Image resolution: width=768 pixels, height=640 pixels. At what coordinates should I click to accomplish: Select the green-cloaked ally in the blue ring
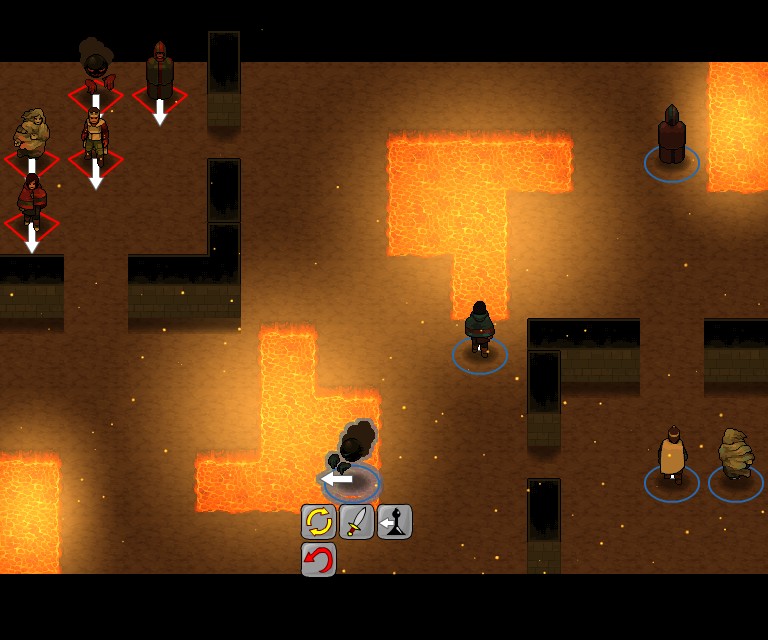click(480, 330)
